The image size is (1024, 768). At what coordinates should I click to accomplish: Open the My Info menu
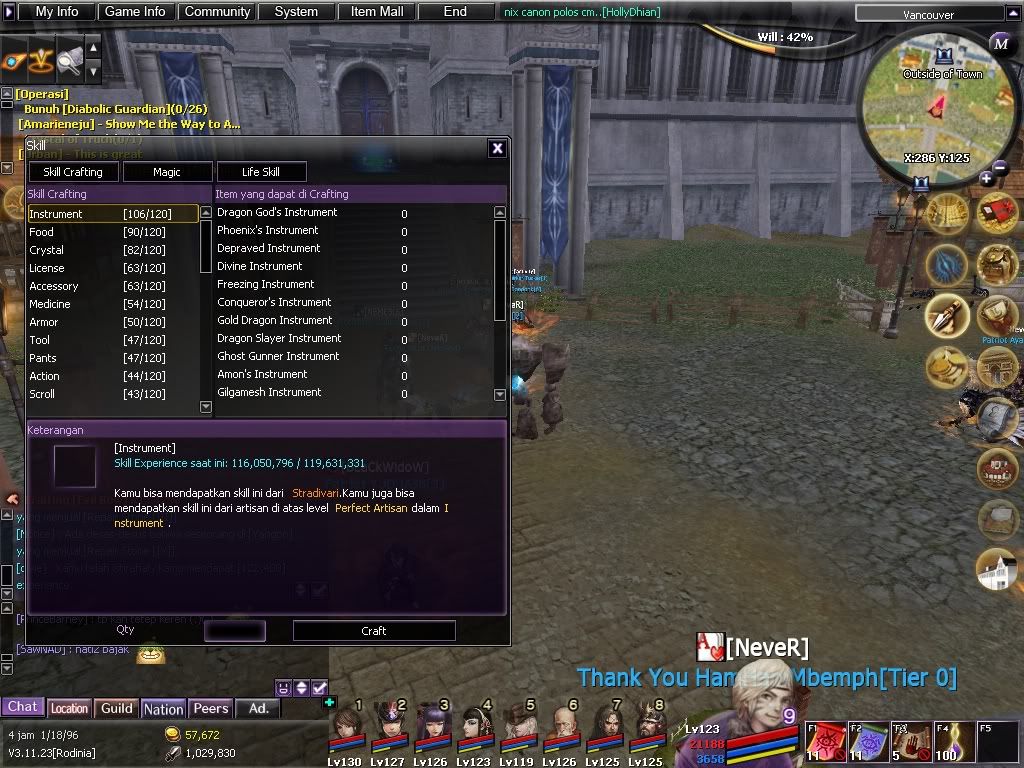(x=57, y=12)
